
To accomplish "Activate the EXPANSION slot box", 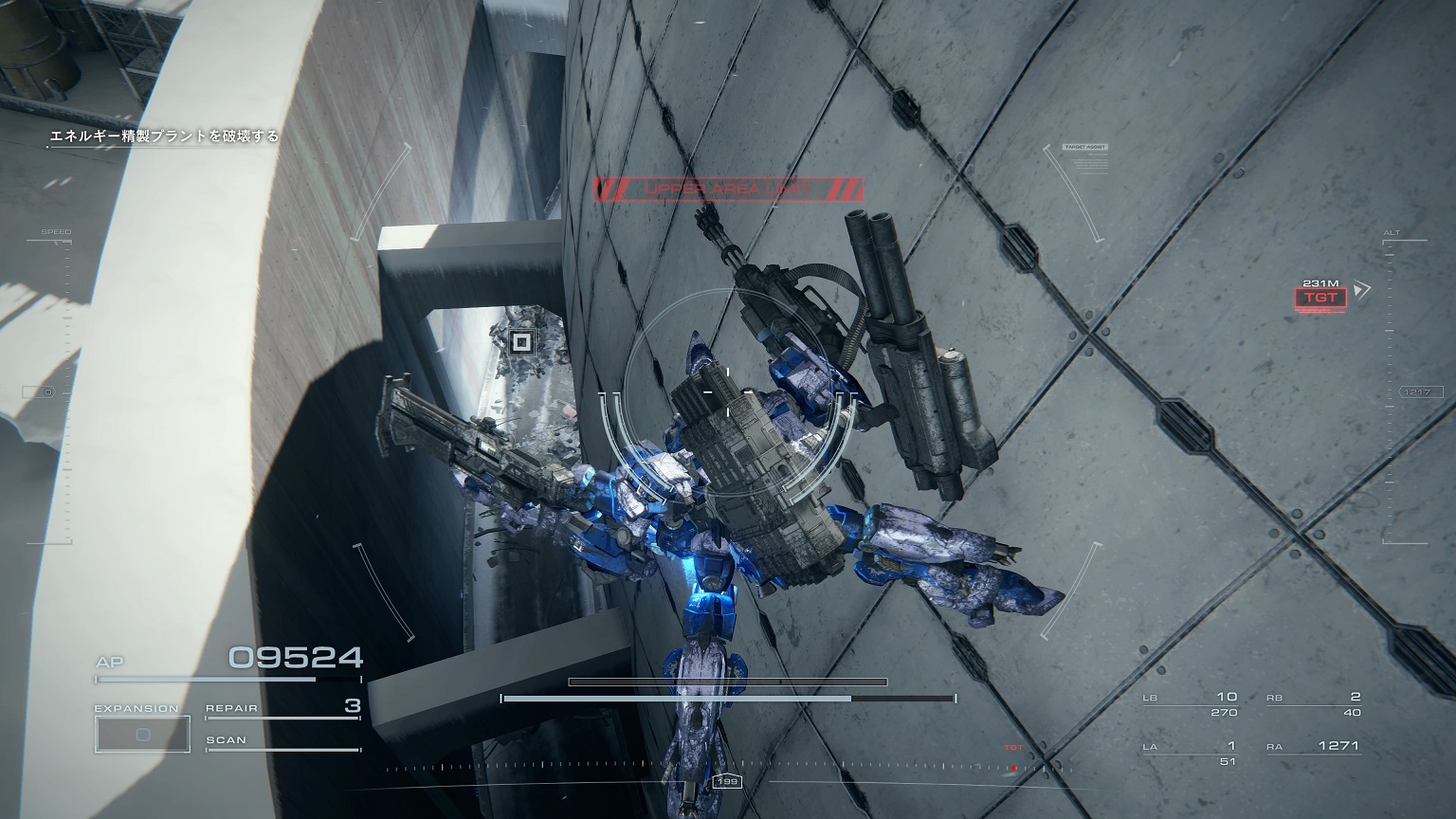I will coord(142,734).
